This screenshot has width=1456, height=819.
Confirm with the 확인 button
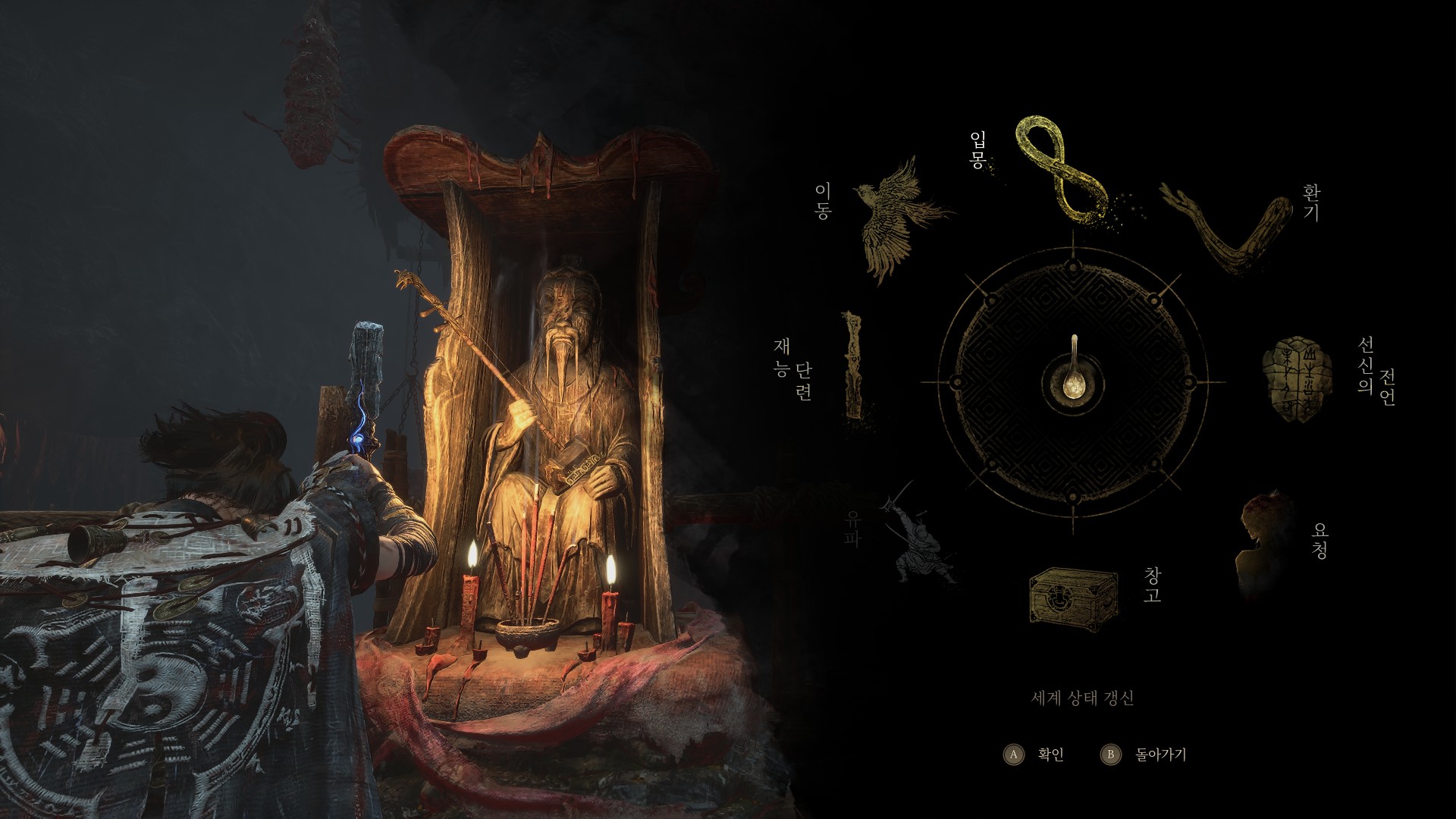[1036, 755]
